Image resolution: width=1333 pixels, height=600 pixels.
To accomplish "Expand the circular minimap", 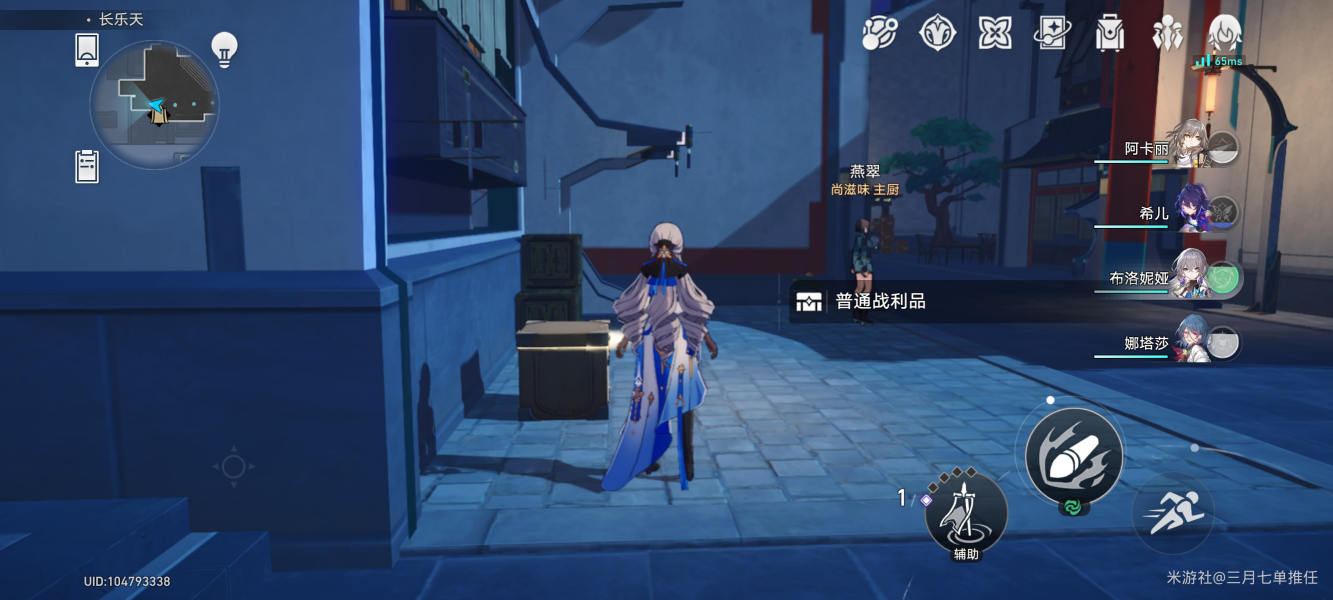I will click(x=154, y=104).
